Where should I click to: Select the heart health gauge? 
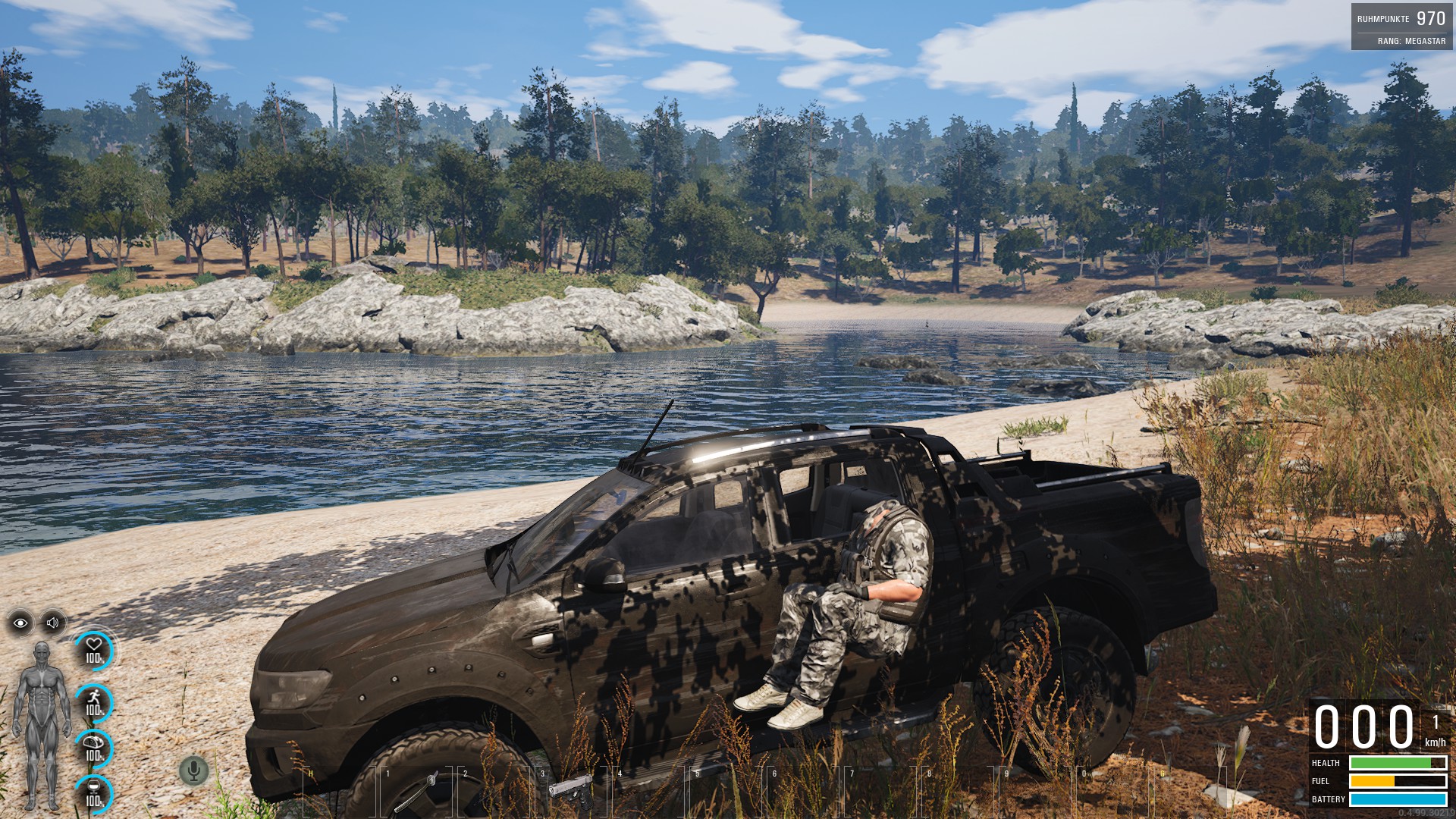pyautogui.click(x=94, y=651)
